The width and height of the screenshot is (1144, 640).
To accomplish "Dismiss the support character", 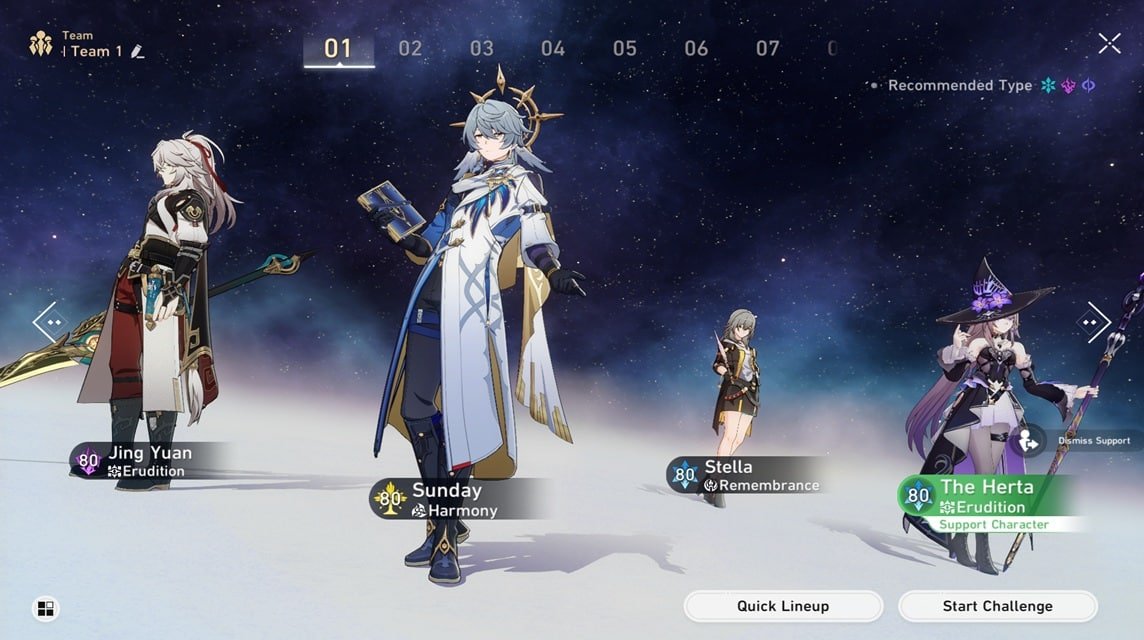I will click(1027, 440).
